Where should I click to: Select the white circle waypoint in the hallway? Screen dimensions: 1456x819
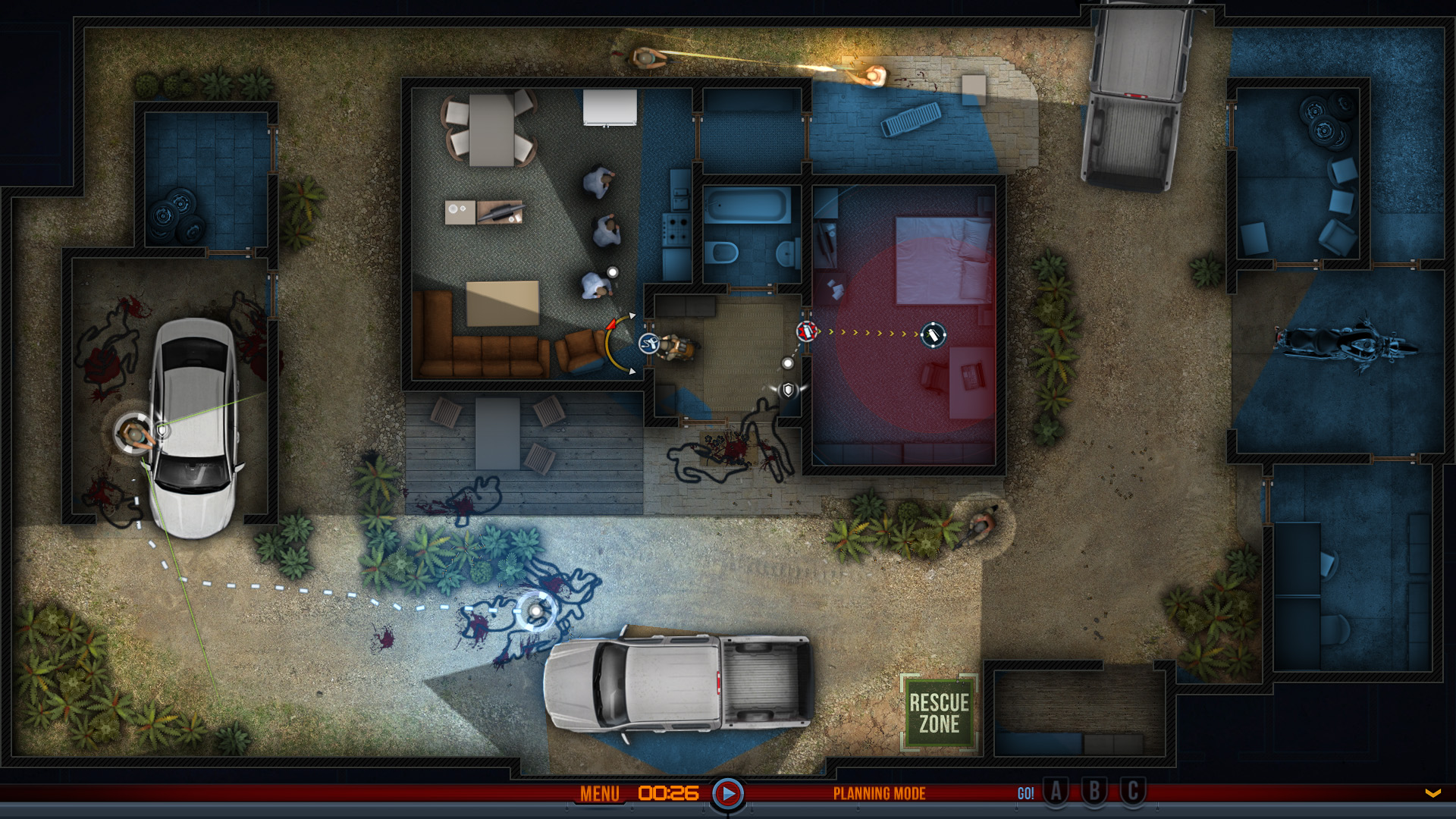pyautogui.click(x=787, y=362)
